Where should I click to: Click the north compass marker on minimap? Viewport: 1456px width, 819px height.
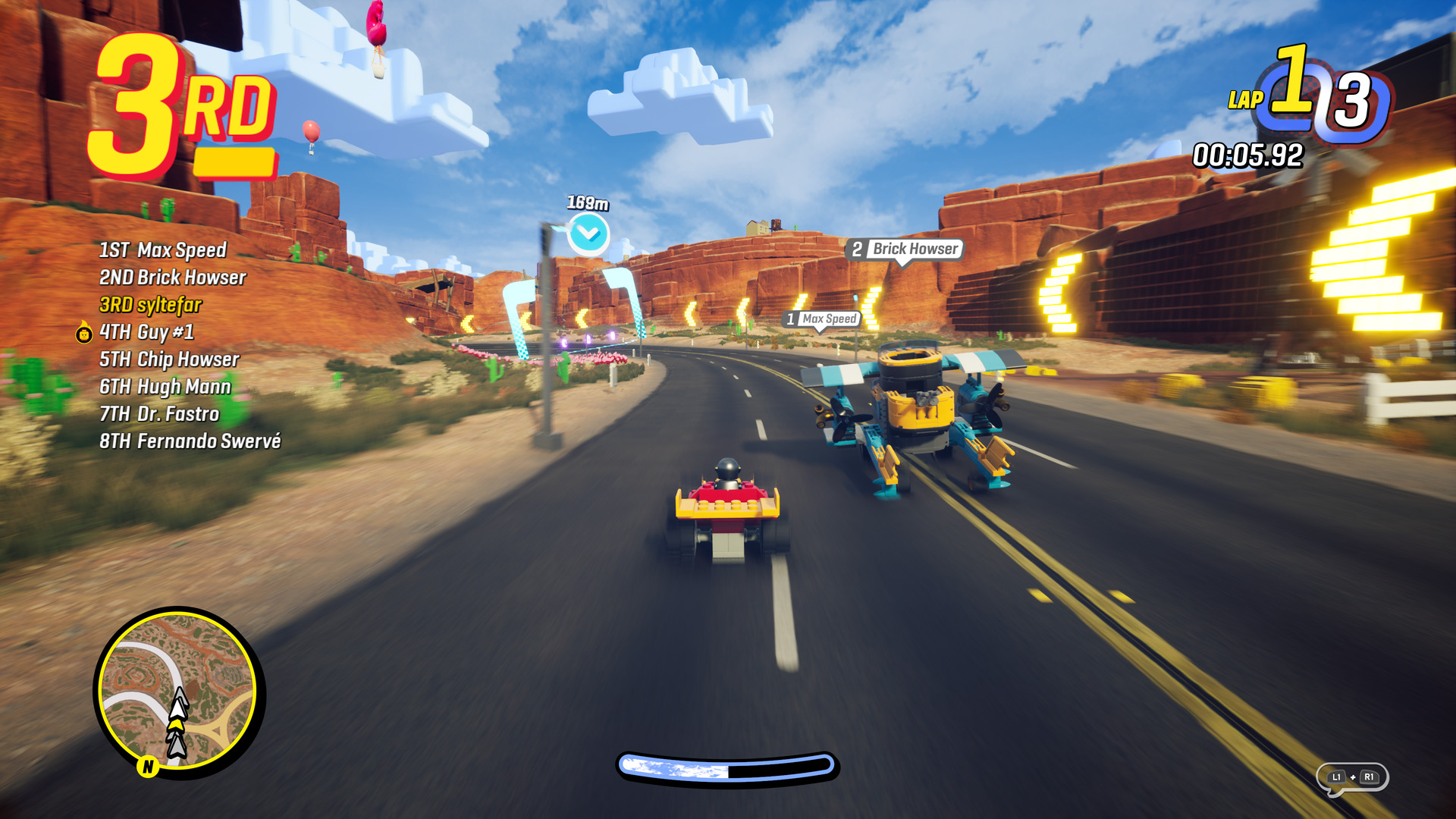148,767
